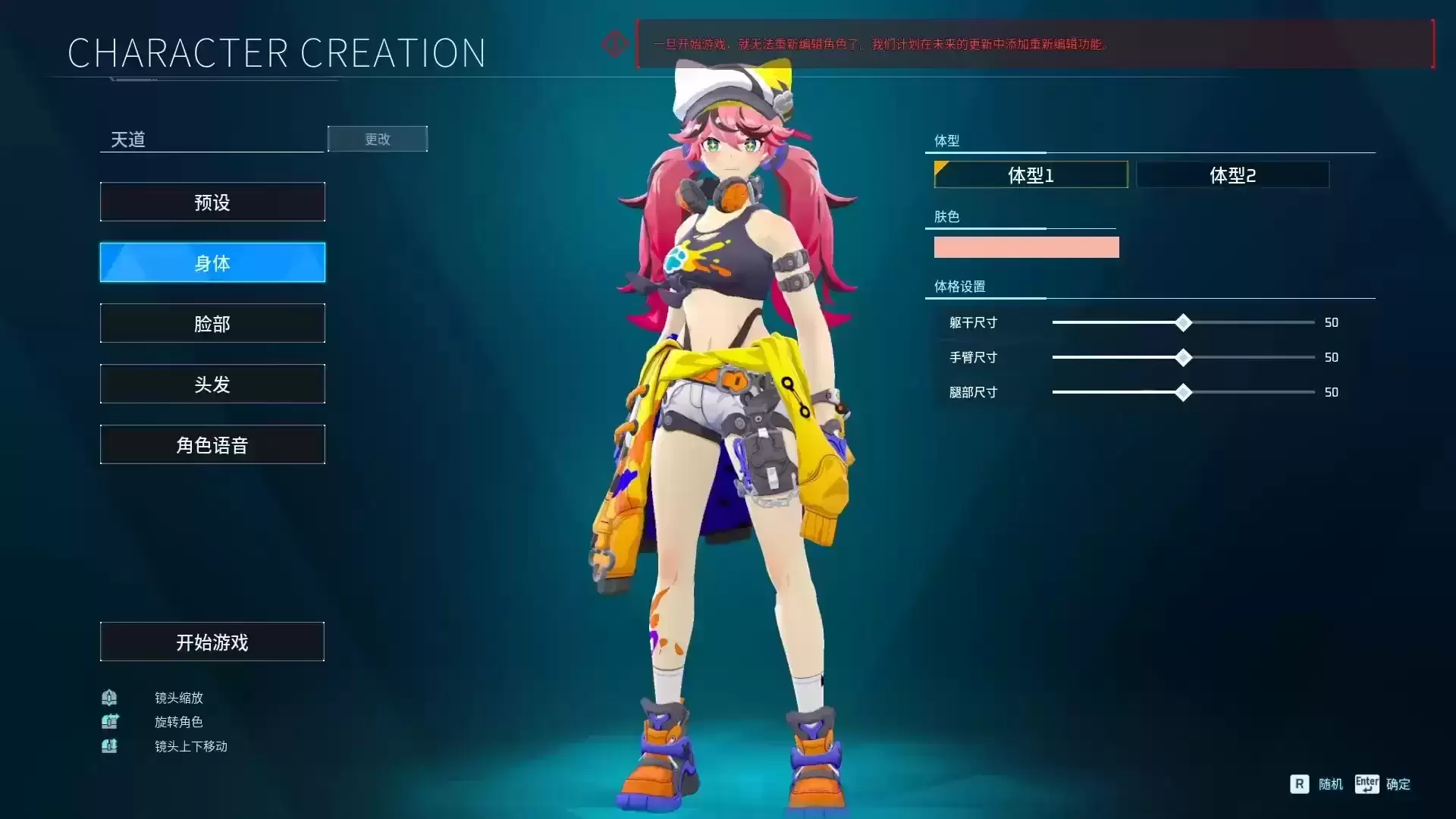Open the 头发 hair section

coord(212,384)
